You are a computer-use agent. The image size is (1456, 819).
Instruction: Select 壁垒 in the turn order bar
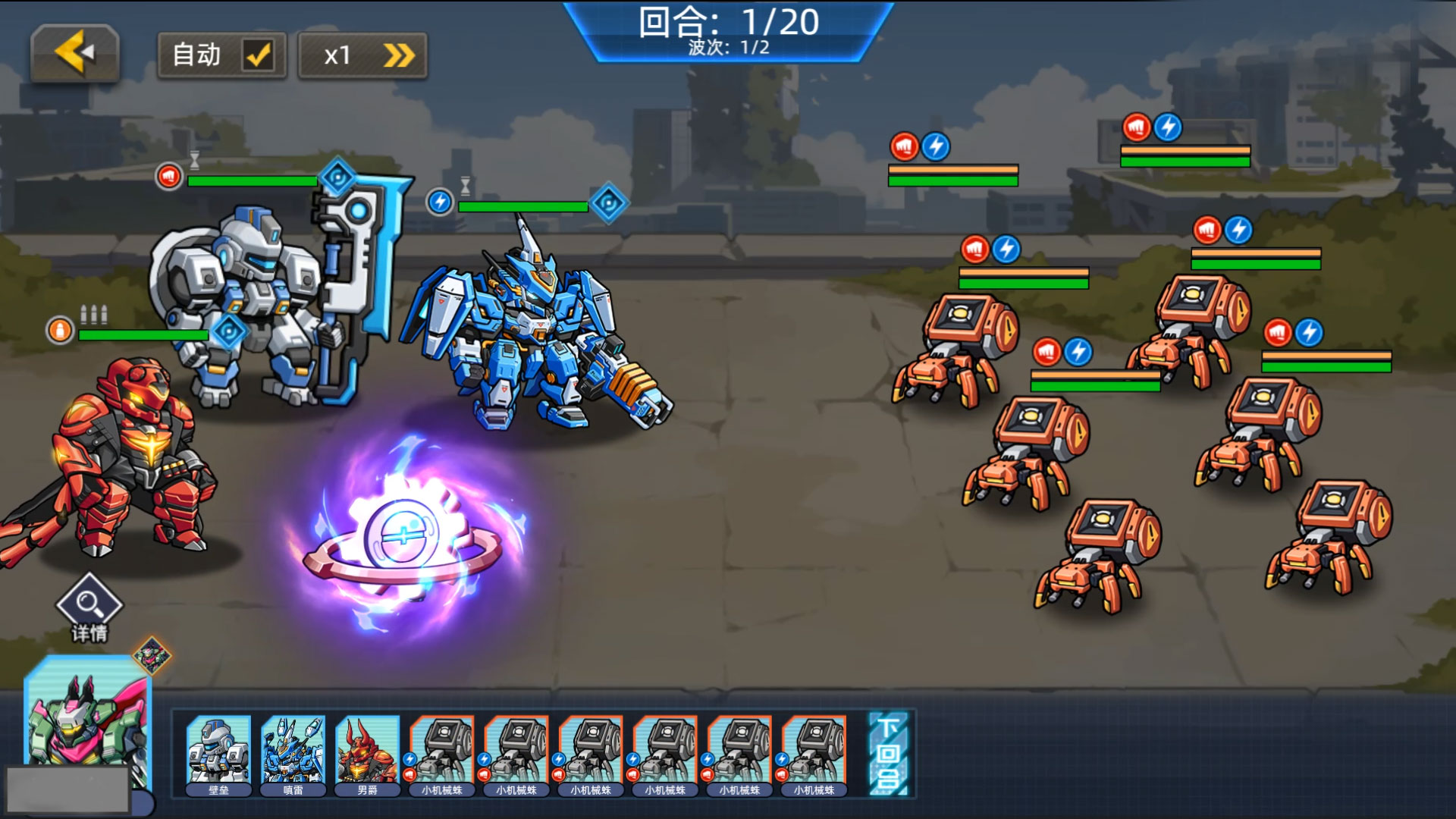point(218,755)
